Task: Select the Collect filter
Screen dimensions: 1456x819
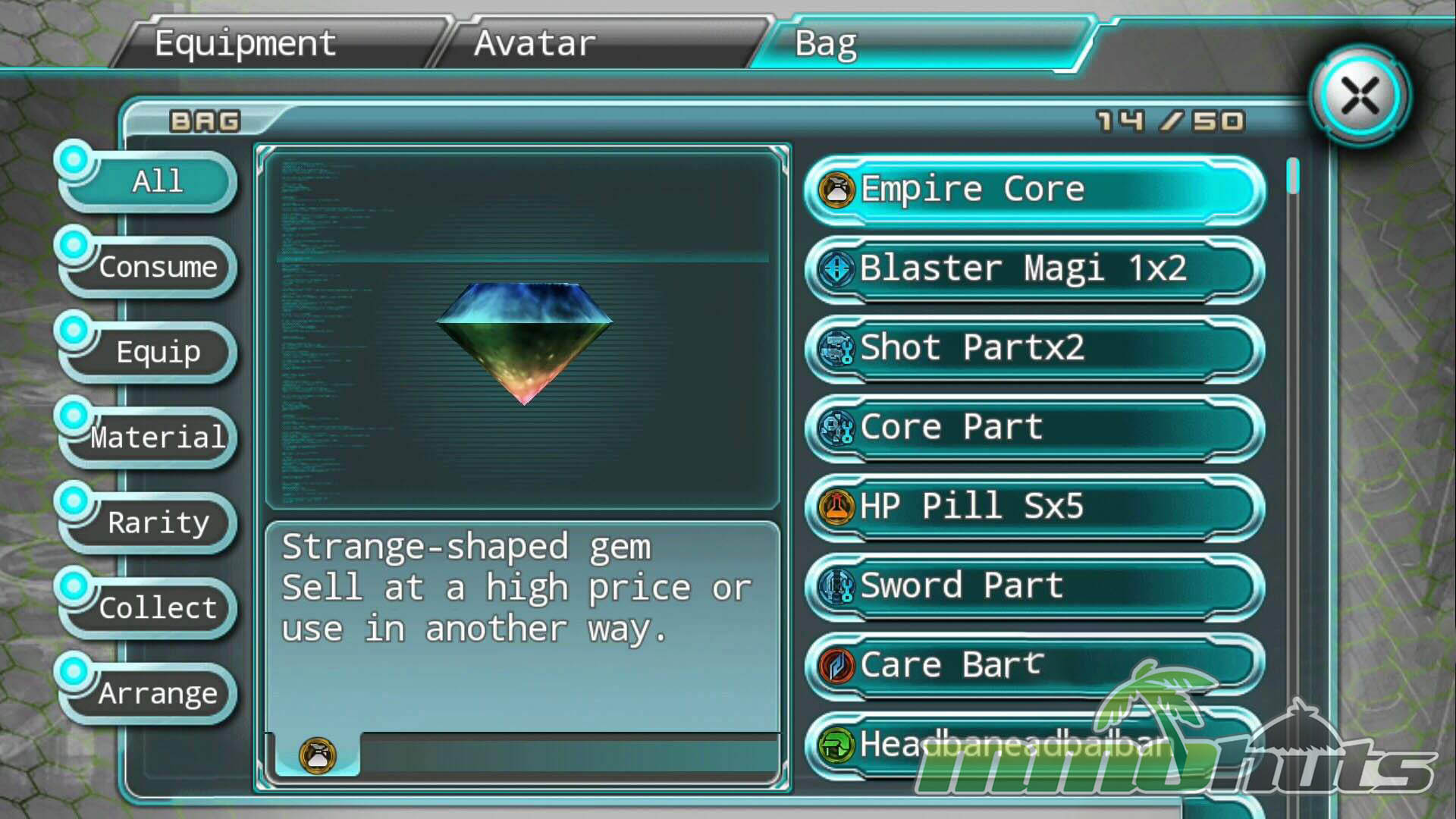Action: 157,608
